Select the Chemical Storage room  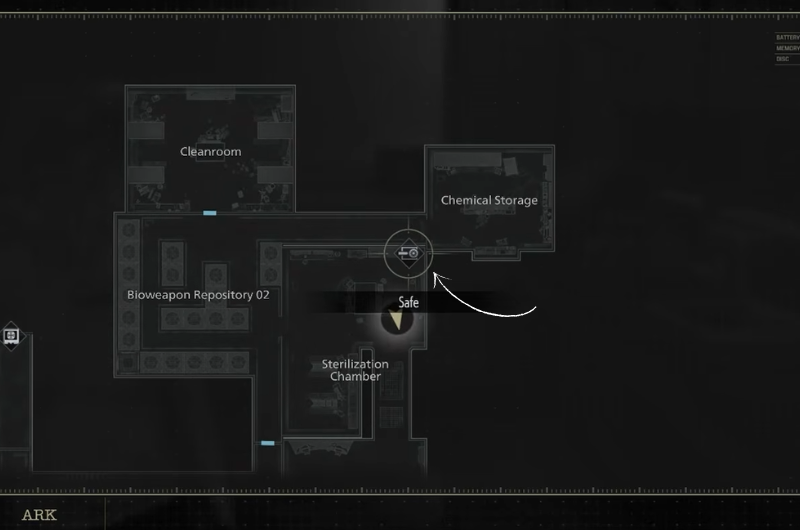[489, 200]
